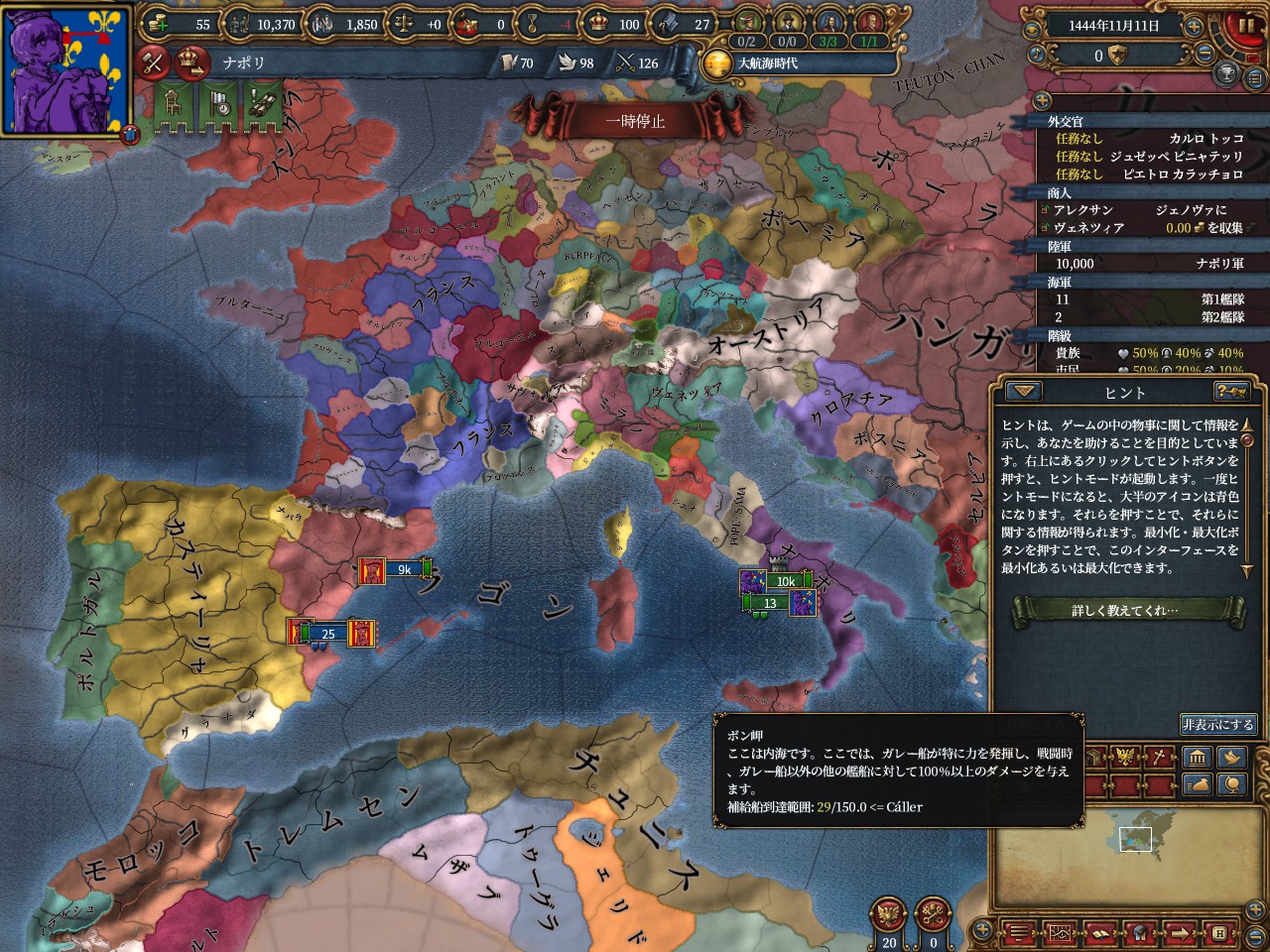
Task: Hide hints with the 非表示にする button
Action: tap(1217, 725)
